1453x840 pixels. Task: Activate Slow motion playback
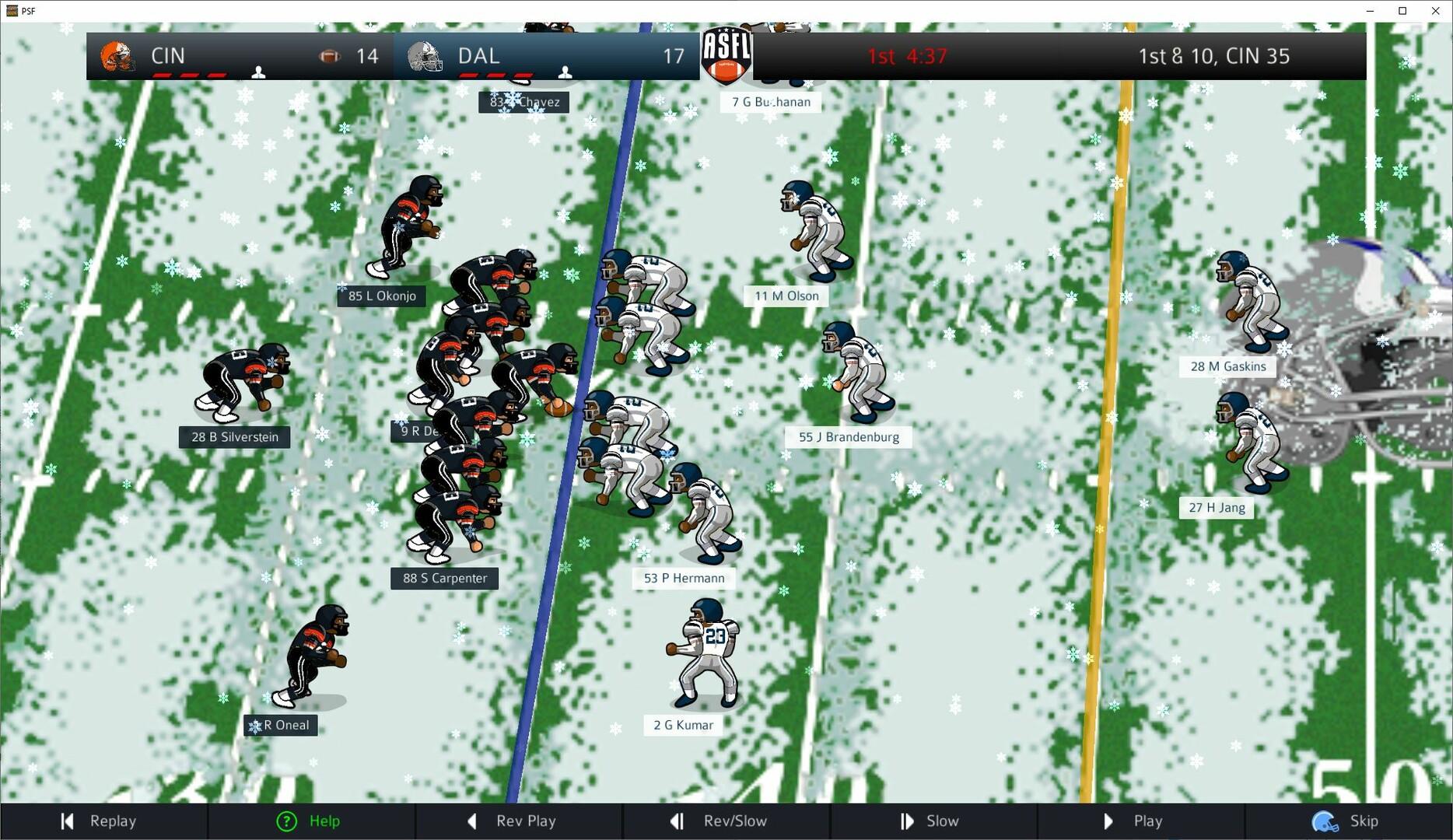[x=933, y=821]
